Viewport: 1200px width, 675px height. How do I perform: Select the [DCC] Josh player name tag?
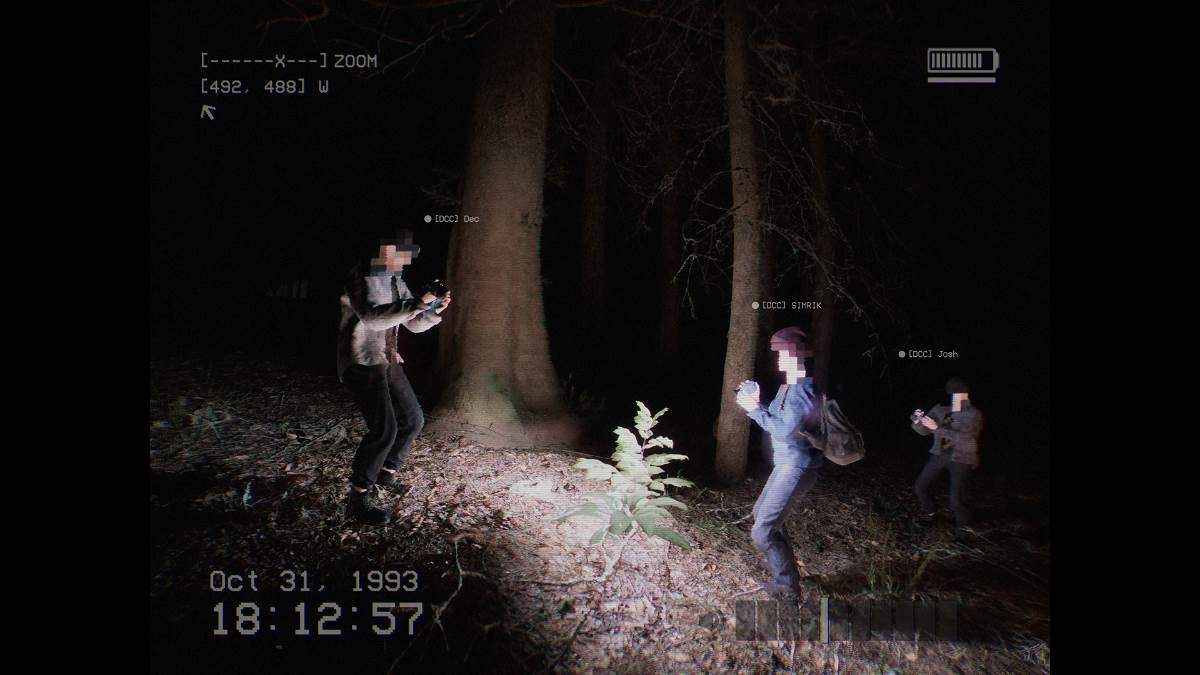931,354
